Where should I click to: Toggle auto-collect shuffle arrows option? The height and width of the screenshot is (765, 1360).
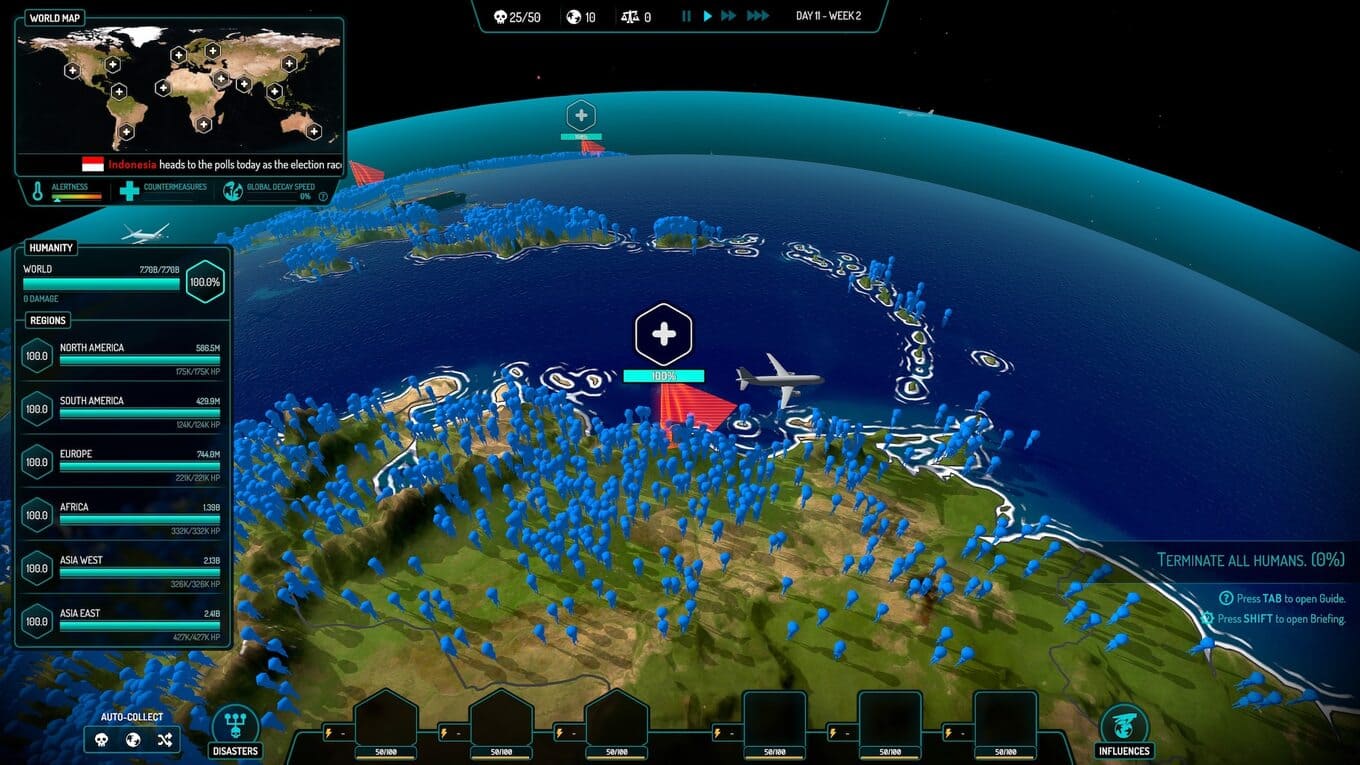(x=165, y=740)
